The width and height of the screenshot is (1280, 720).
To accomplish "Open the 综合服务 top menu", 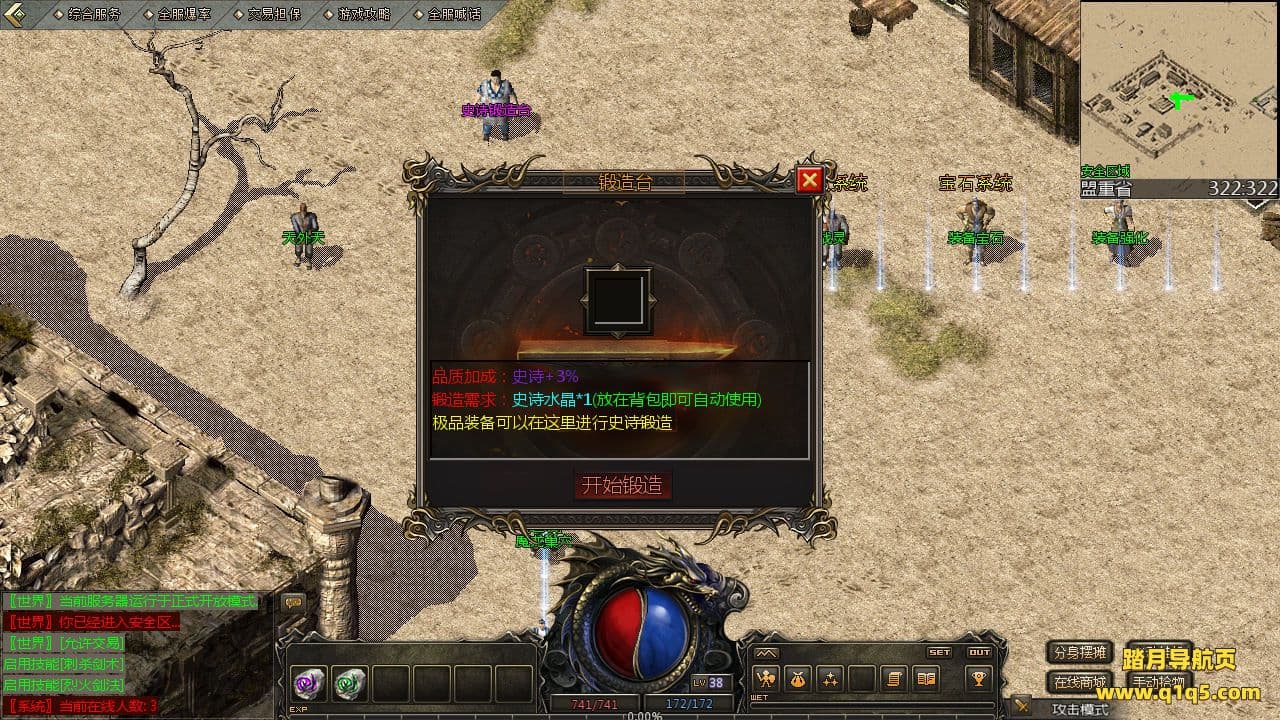I will [93, 14].
